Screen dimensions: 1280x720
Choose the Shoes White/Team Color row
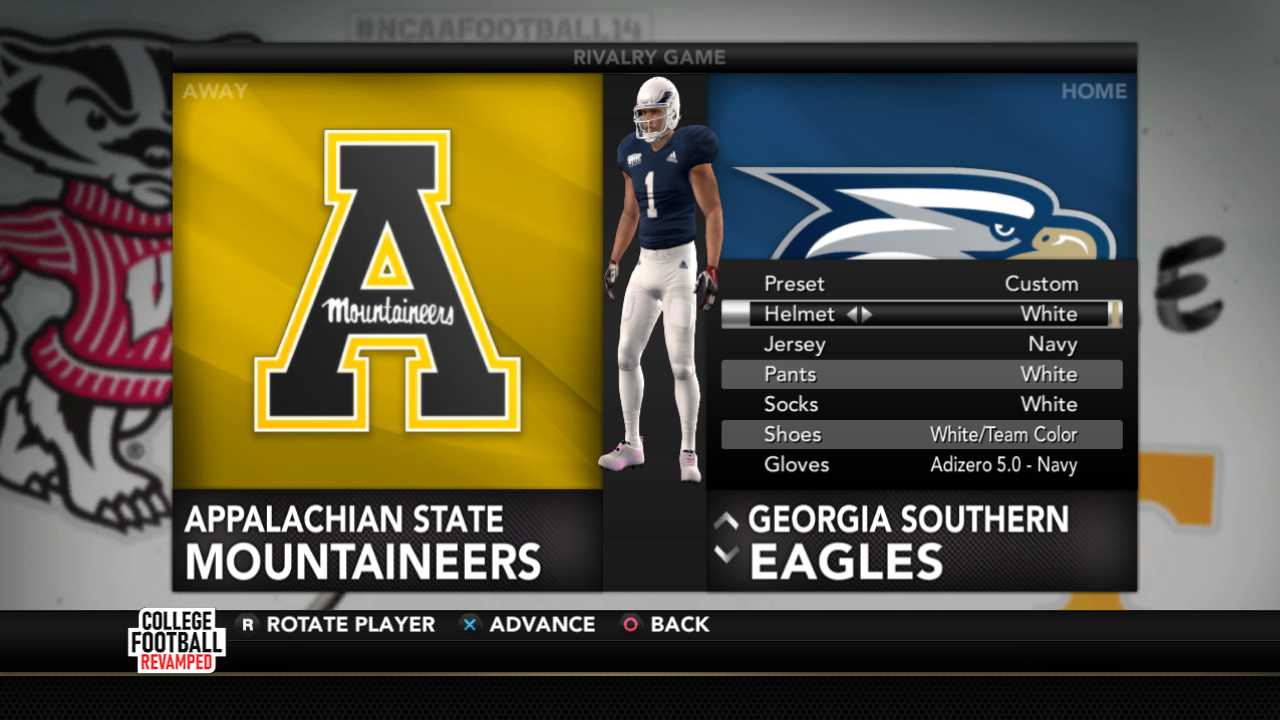920,434
